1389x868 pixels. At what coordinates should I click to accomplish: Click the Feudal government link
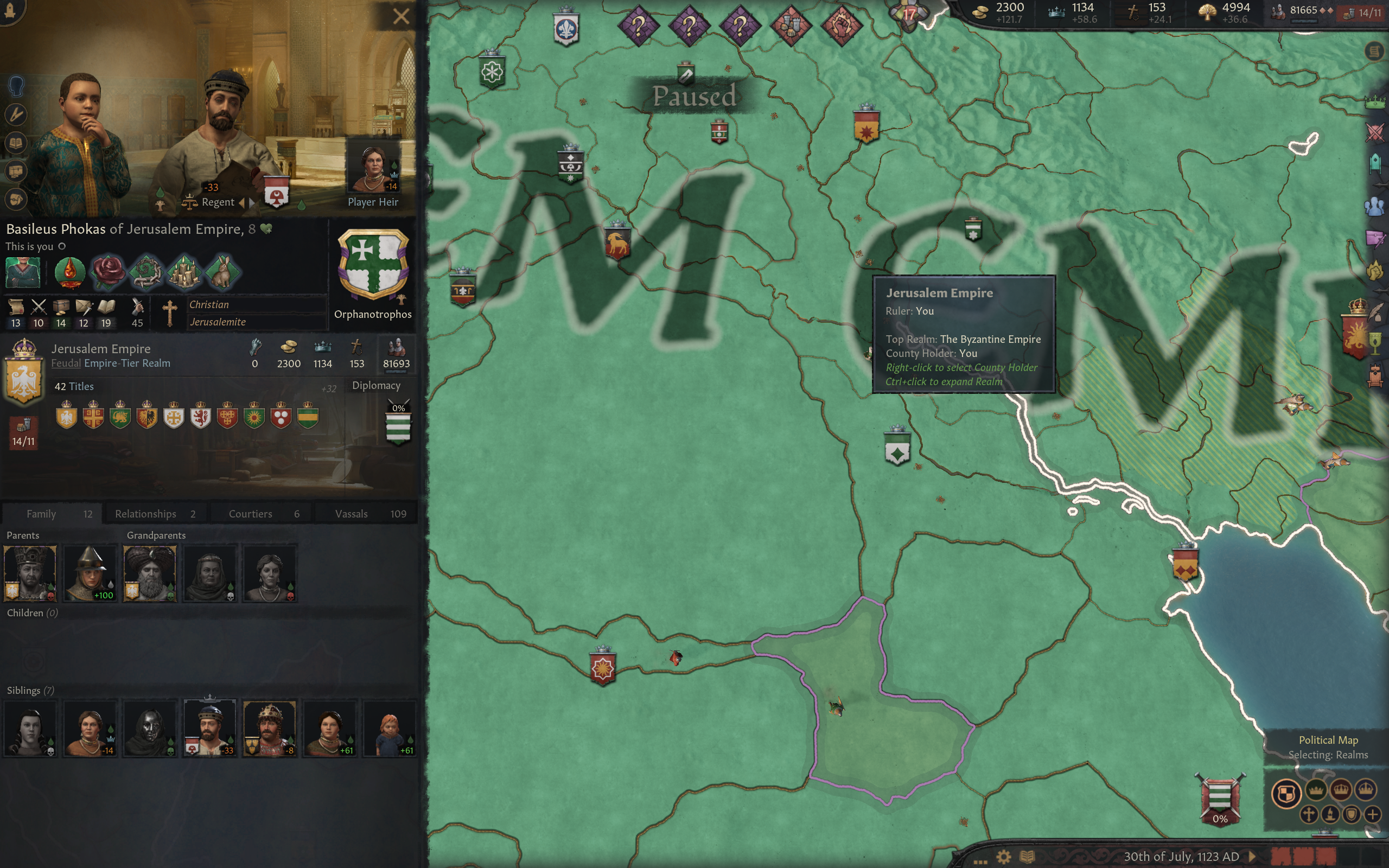click(x=66, y=363)
